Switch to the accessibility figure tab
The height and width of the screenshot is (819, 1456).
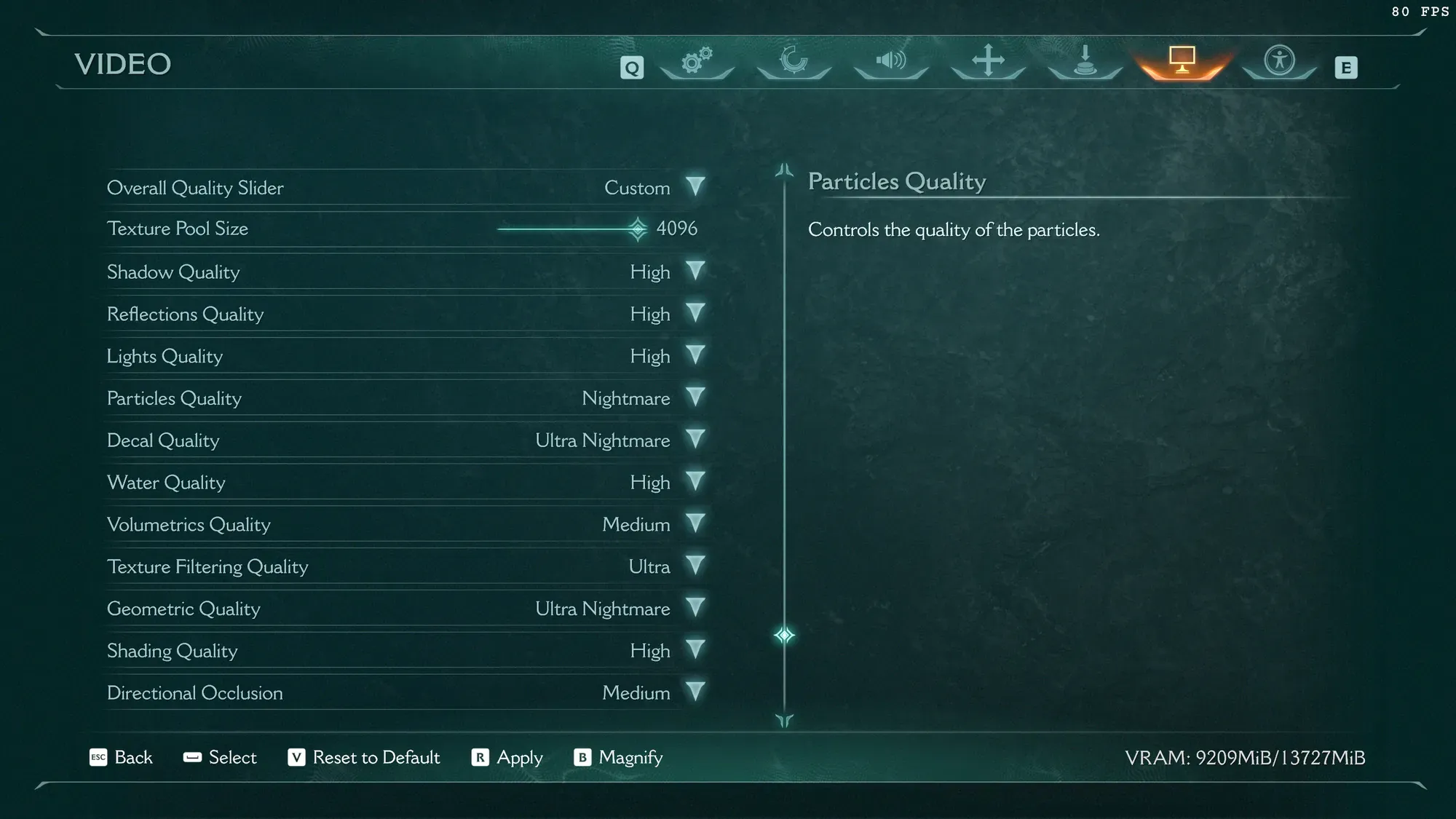point(1279,61)
